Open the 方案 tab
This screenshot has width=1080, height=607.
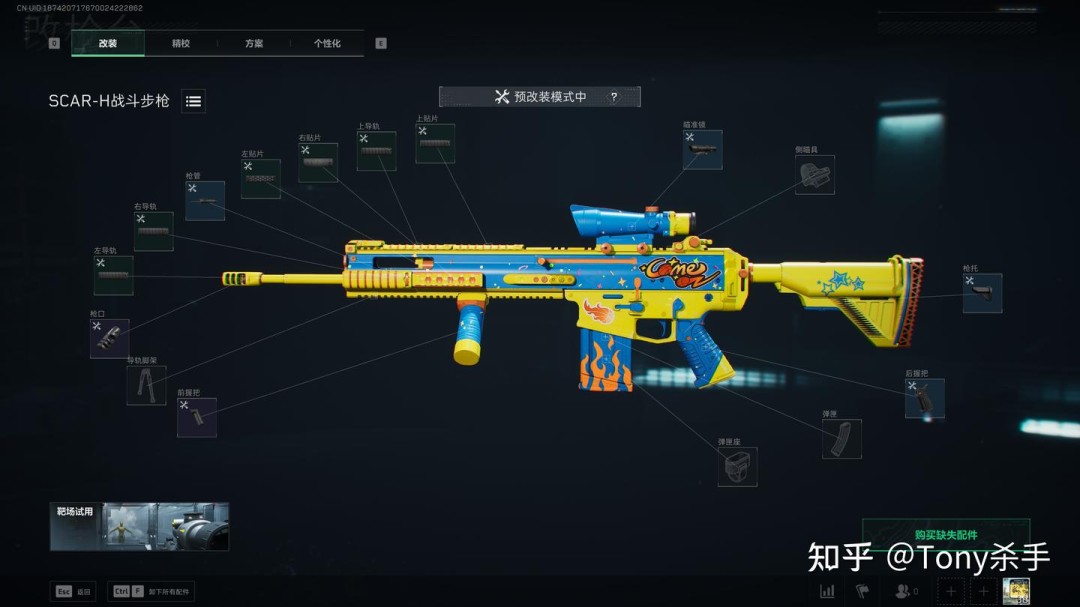[x=254, y=43]
